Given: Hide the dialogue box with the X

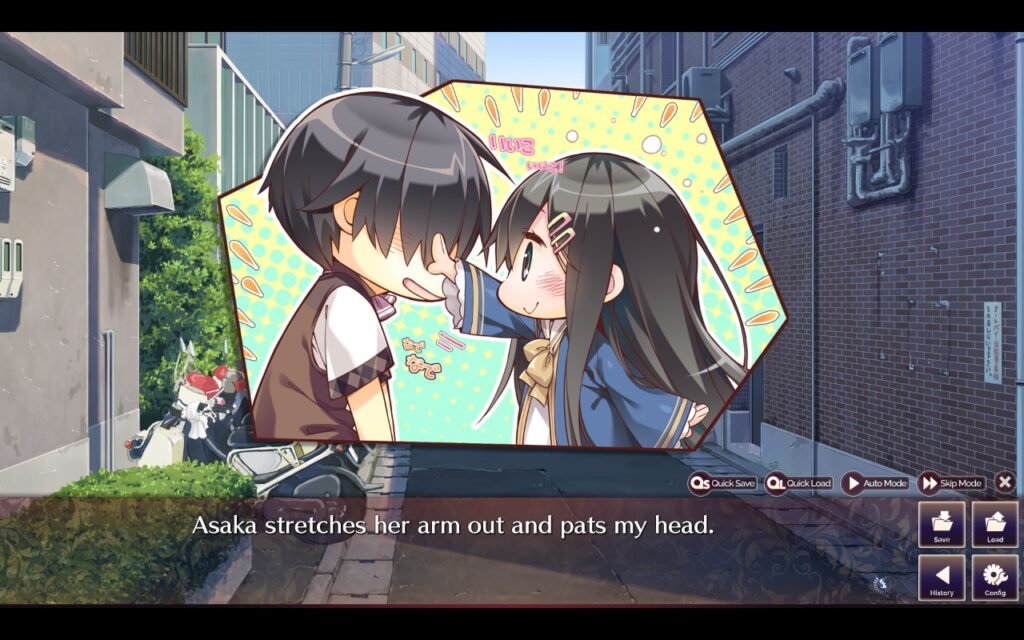Looking at the screenshot, I should pos(1005,482).
